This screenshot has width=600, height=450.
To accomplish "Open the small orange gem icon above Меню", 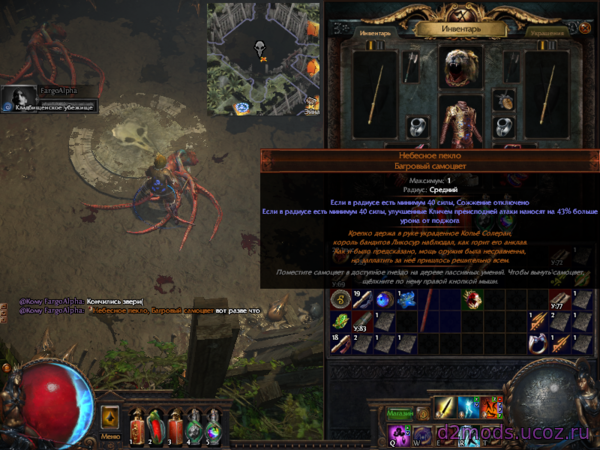I will pos(110,416).
